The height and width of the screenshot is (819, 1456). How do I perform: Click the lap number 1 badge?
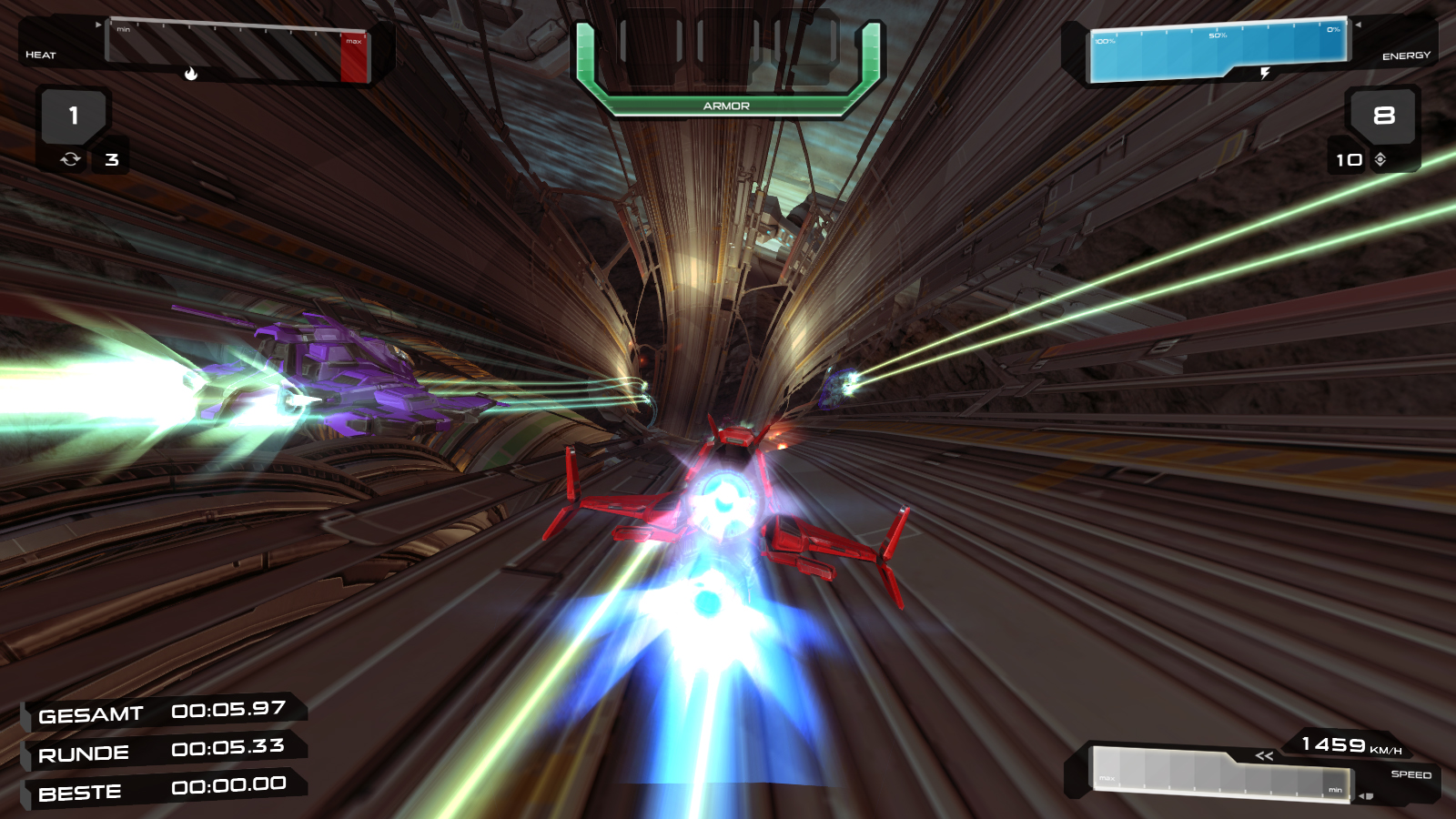click(x=72, y=116)
